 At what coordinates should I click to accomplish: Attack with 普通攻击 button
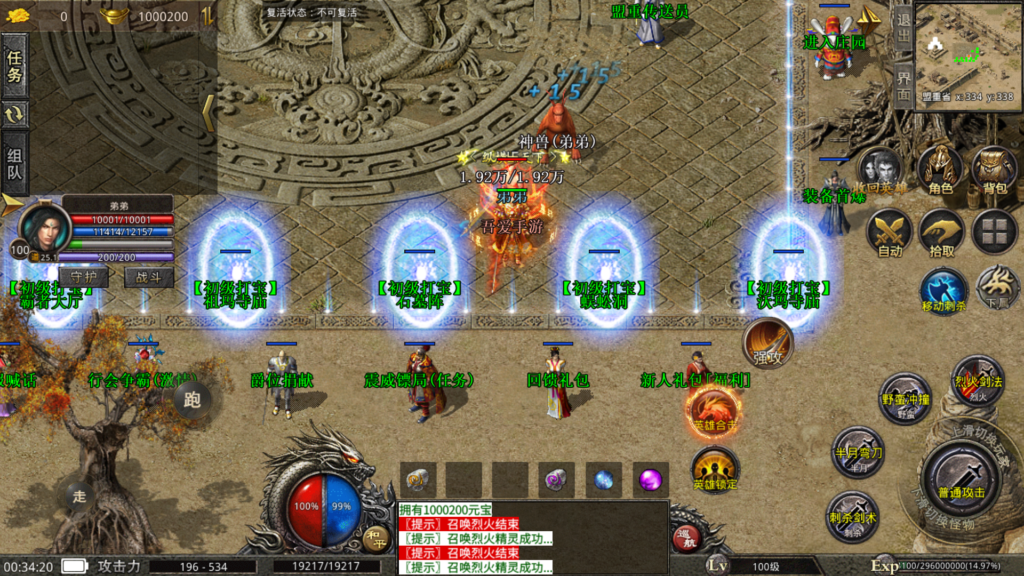961,478
